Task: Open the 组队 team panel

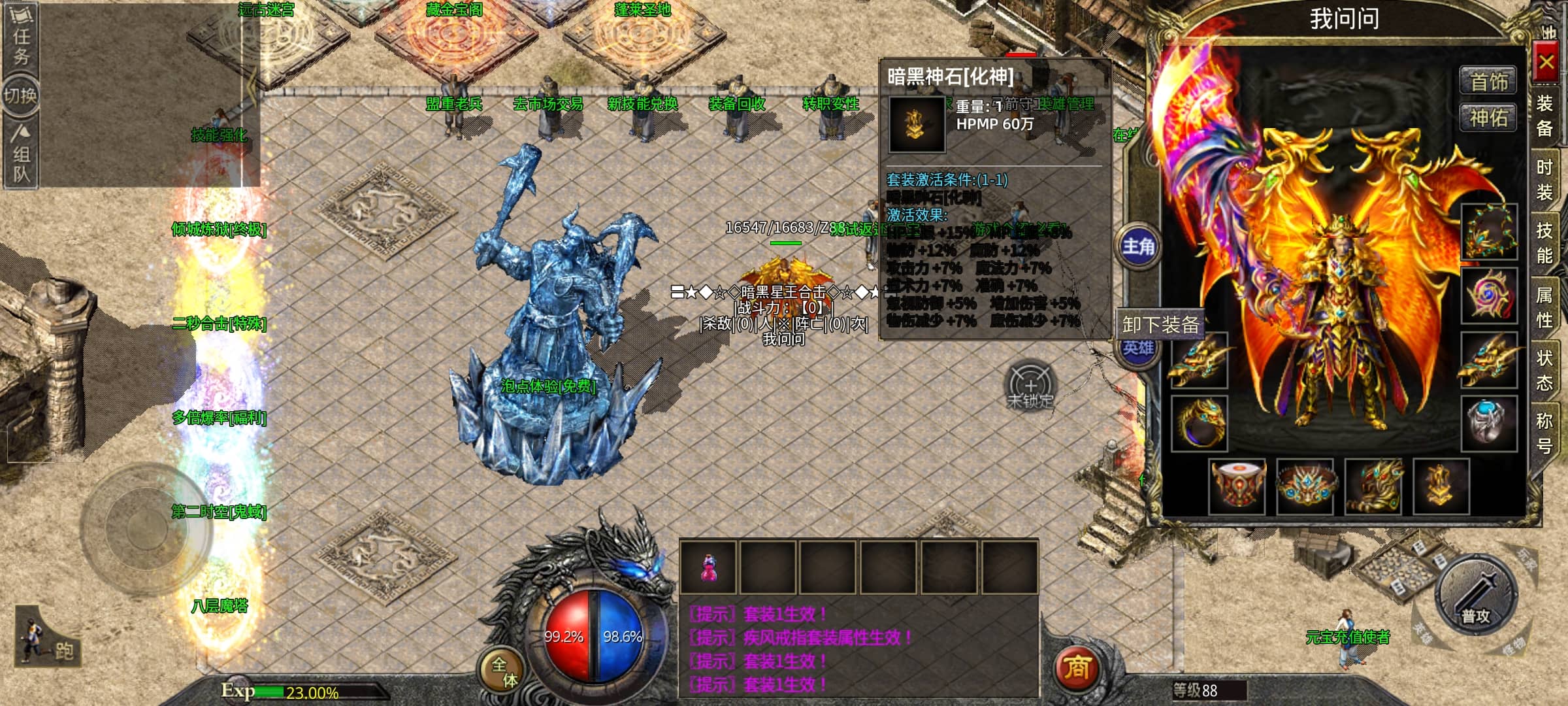Action: (x=21, y=154)
